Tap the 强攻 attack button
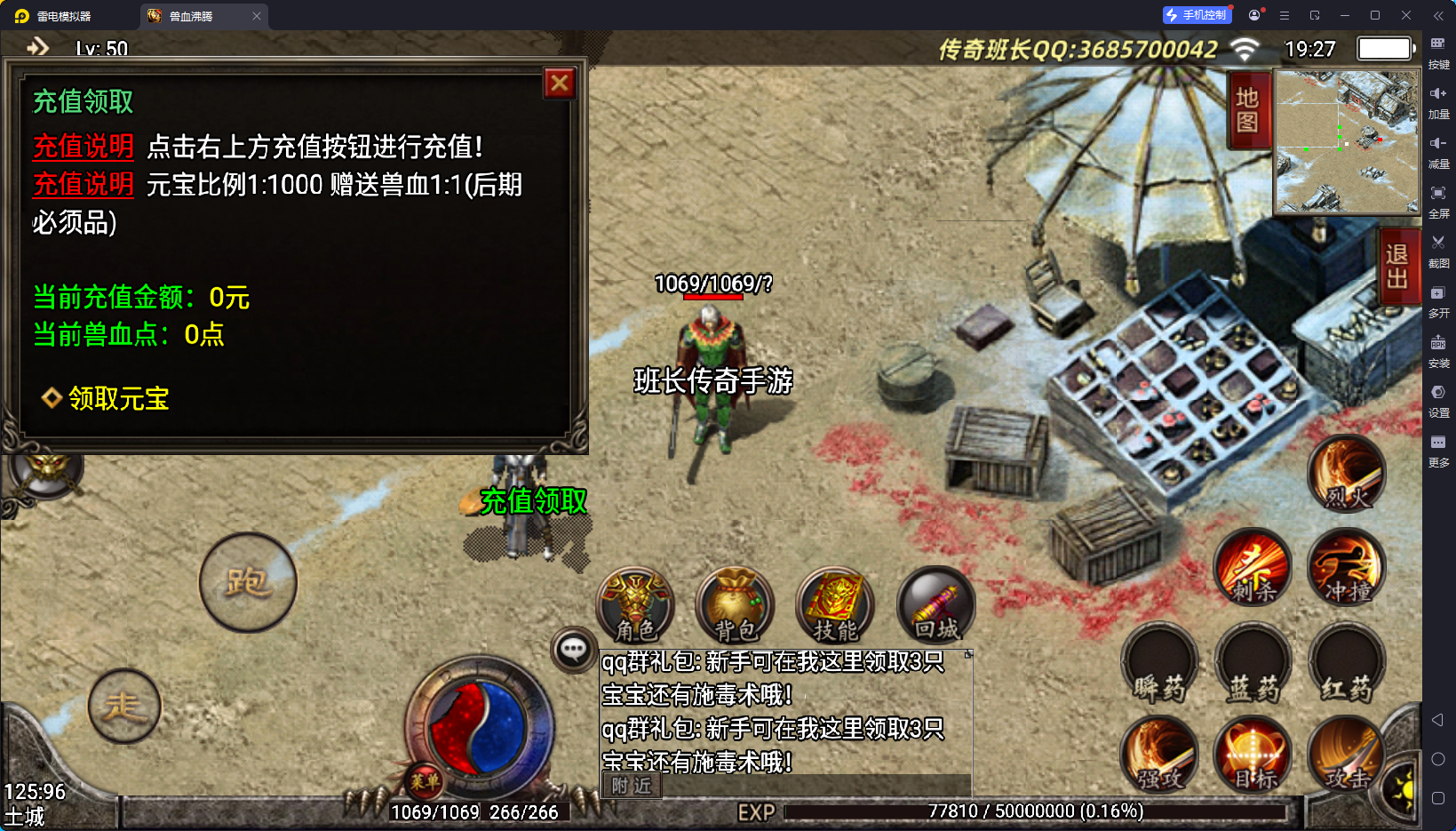Image resolution: width=1456 pixels, height=831 pixels. (x=1160, y=755)
